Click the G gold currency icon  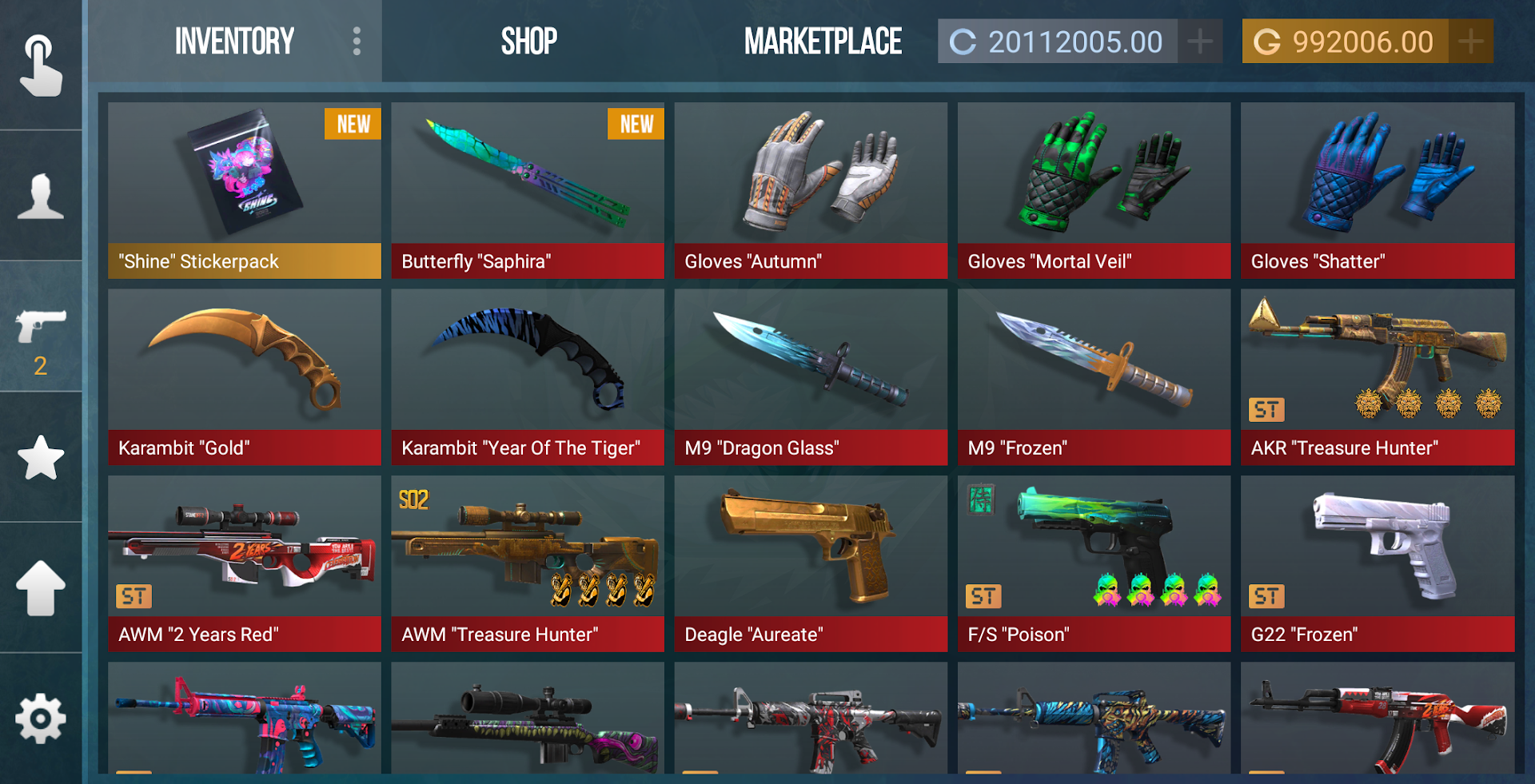pyautogui.click(x=1269, y=41)
